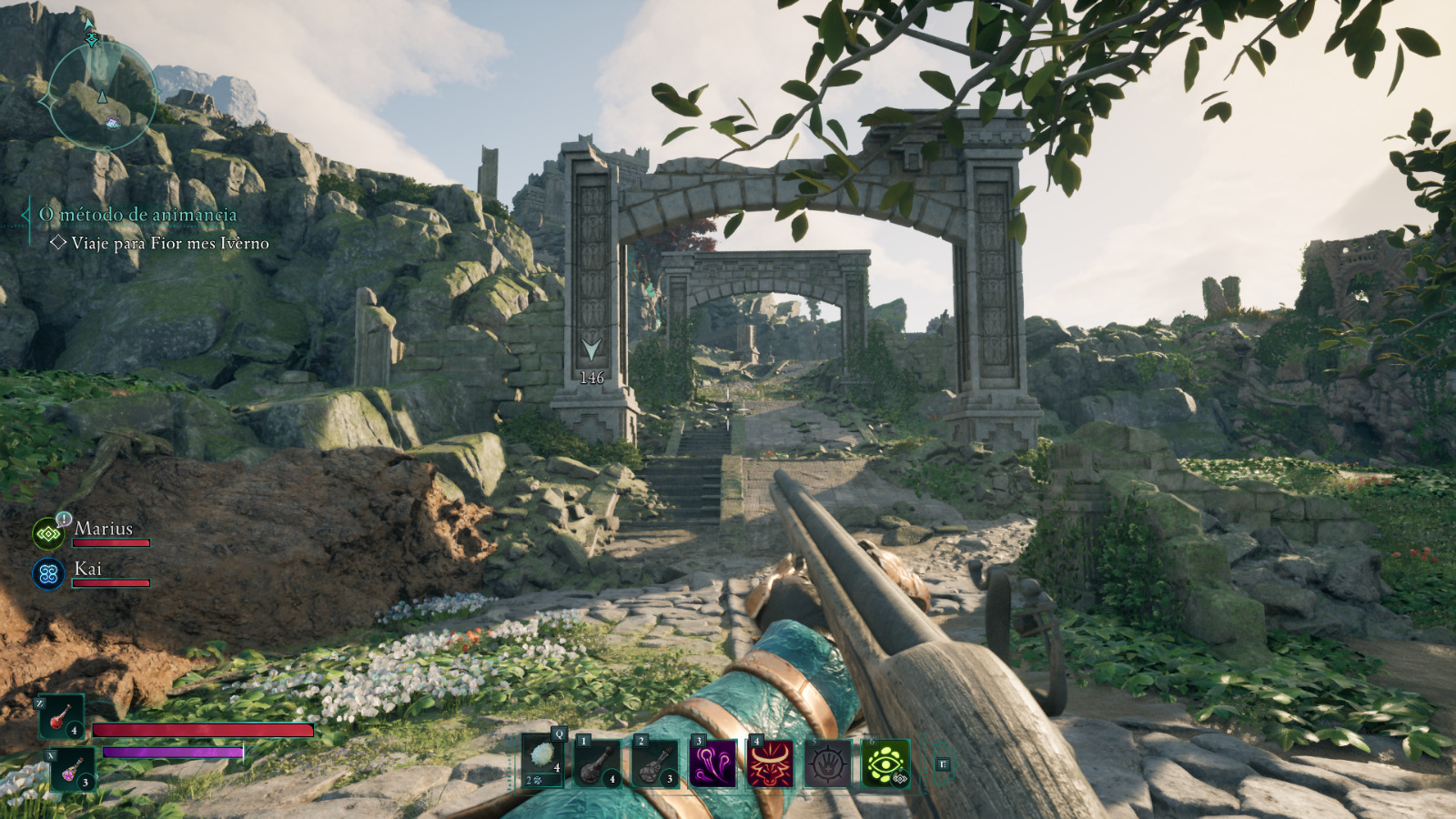Select Kai's blue companion portrait icon

(48, 574)
